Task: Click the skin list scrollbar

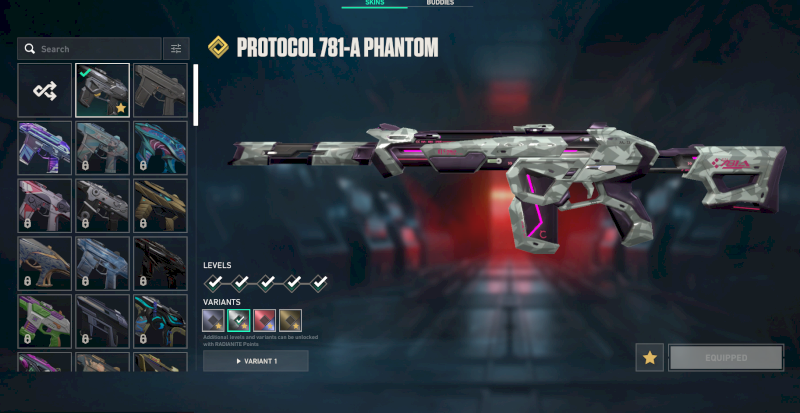Action: 196,96
